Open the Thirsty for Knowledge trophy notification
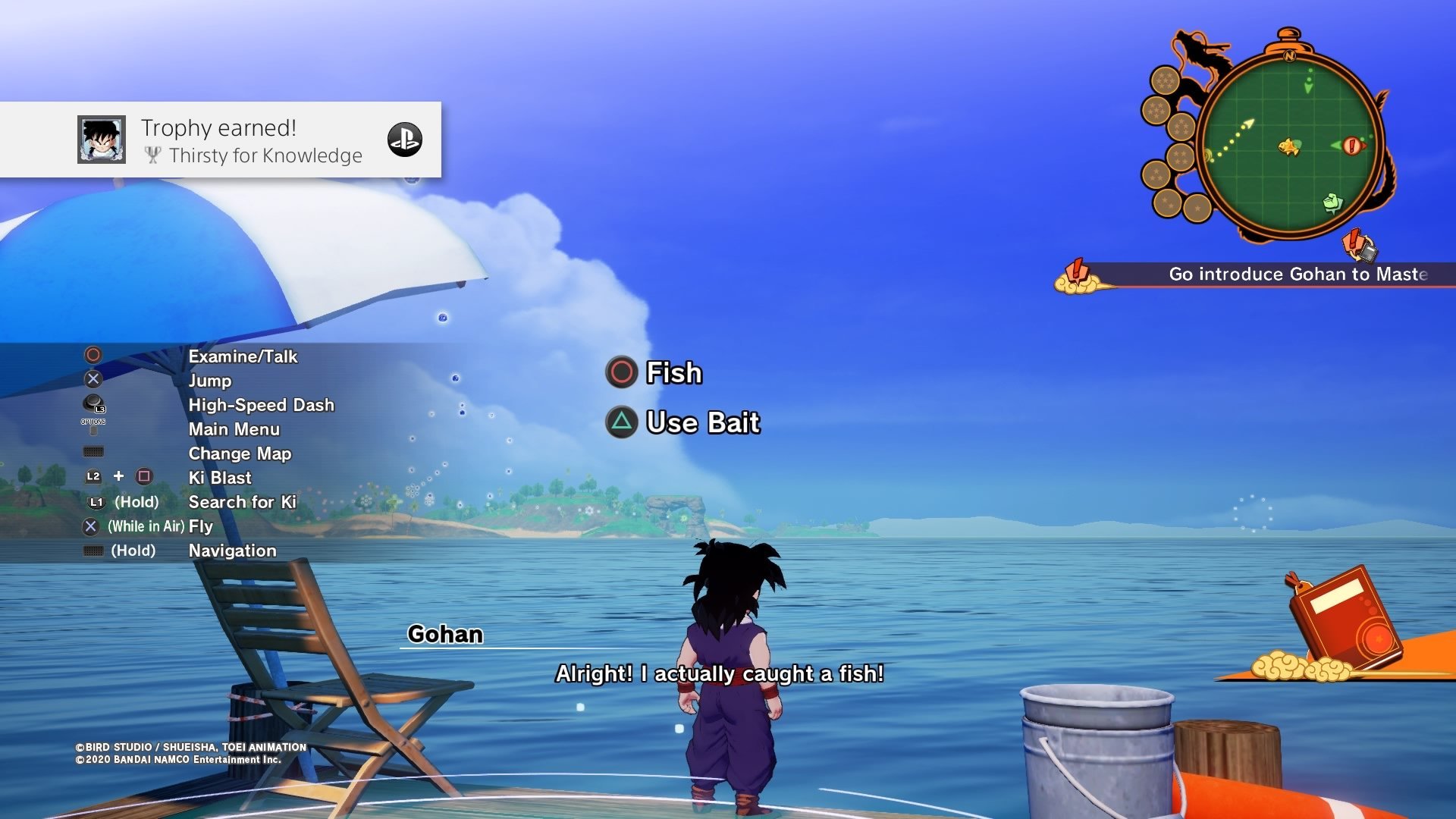Screen dimensions: 1456x819 pos(250,140)
